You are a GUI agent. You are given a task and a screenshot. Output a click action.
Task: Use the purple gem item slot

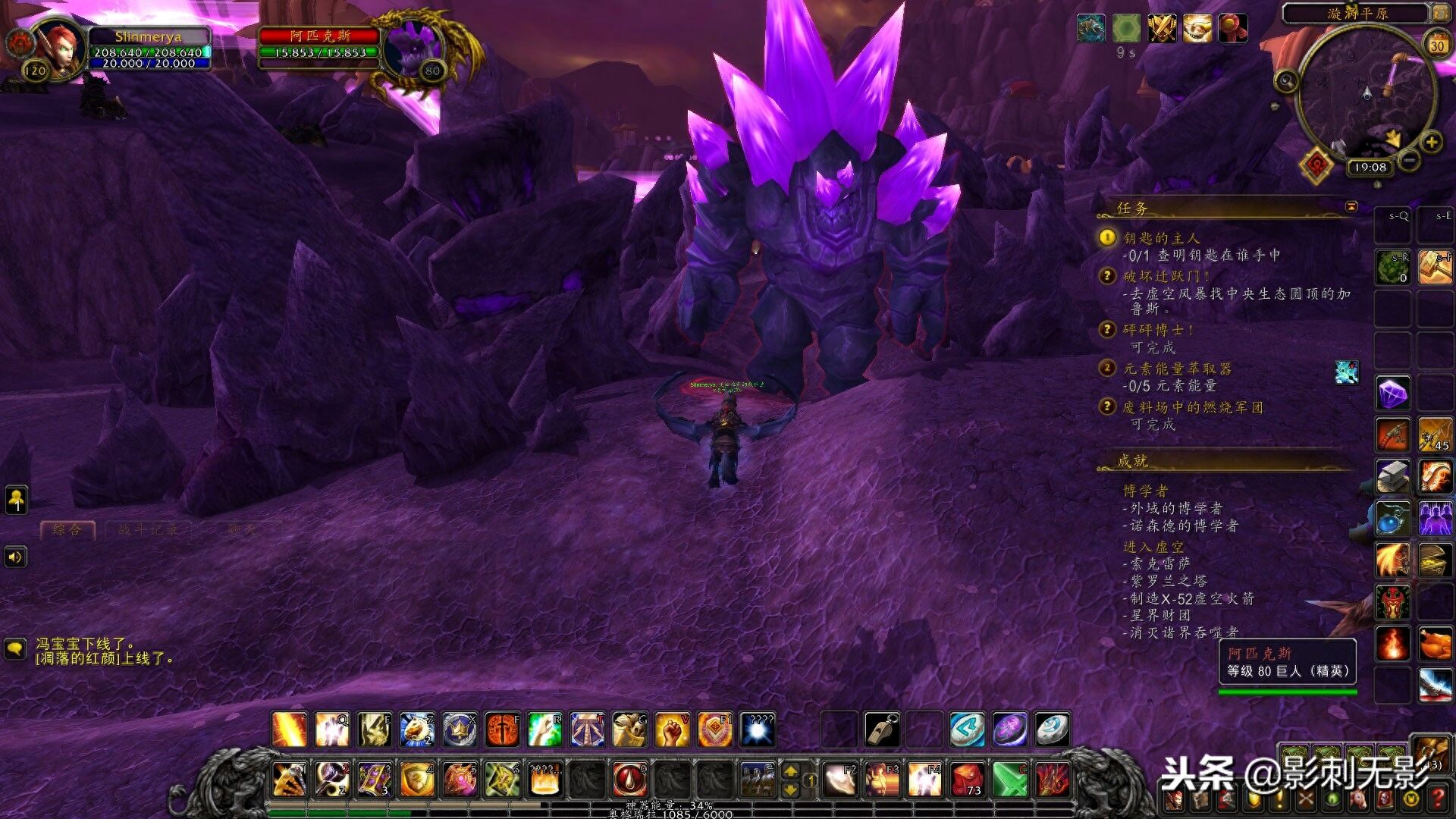coord(1393,394)
